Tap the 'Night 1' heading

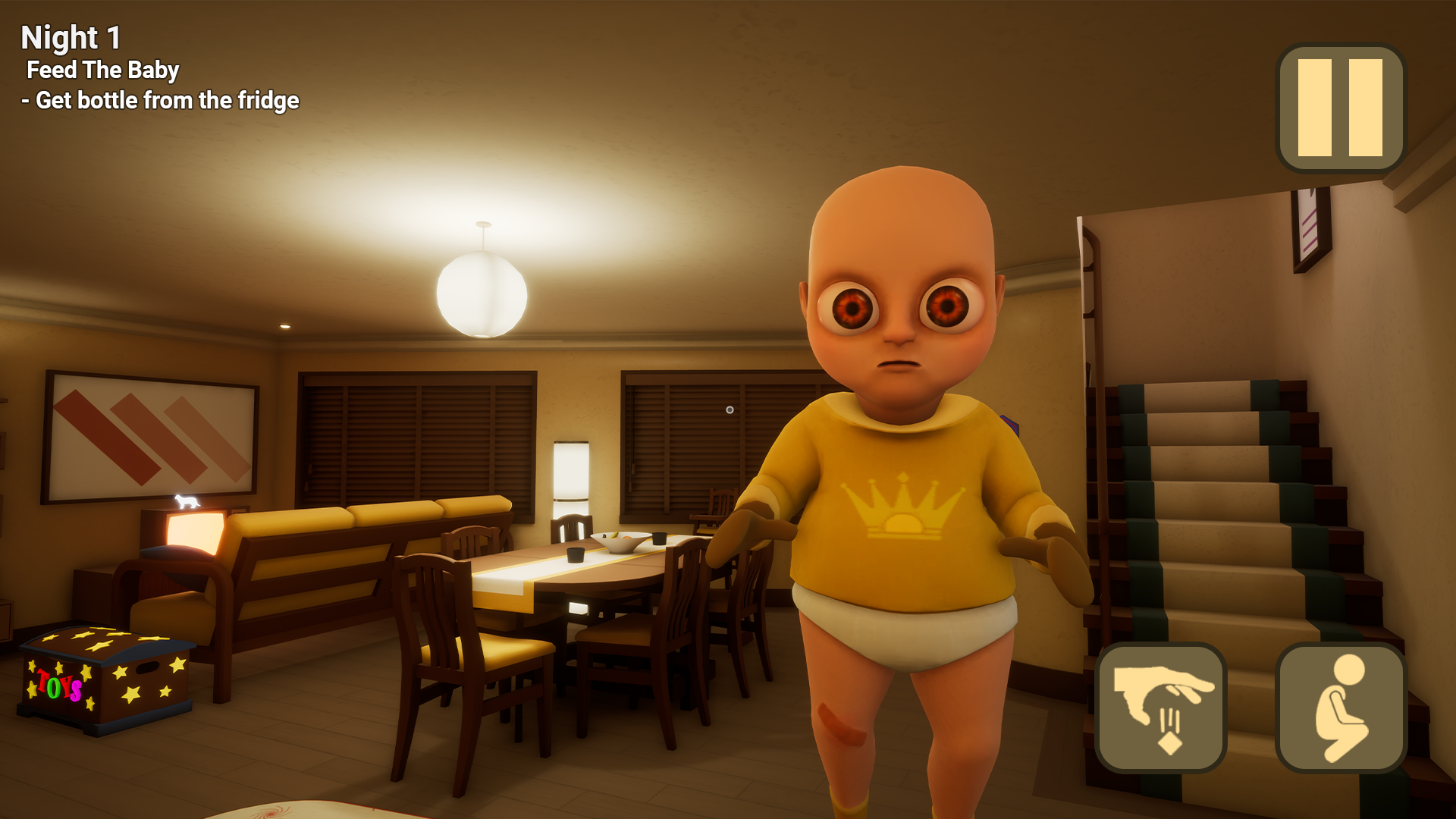click(x=71, y=36)
